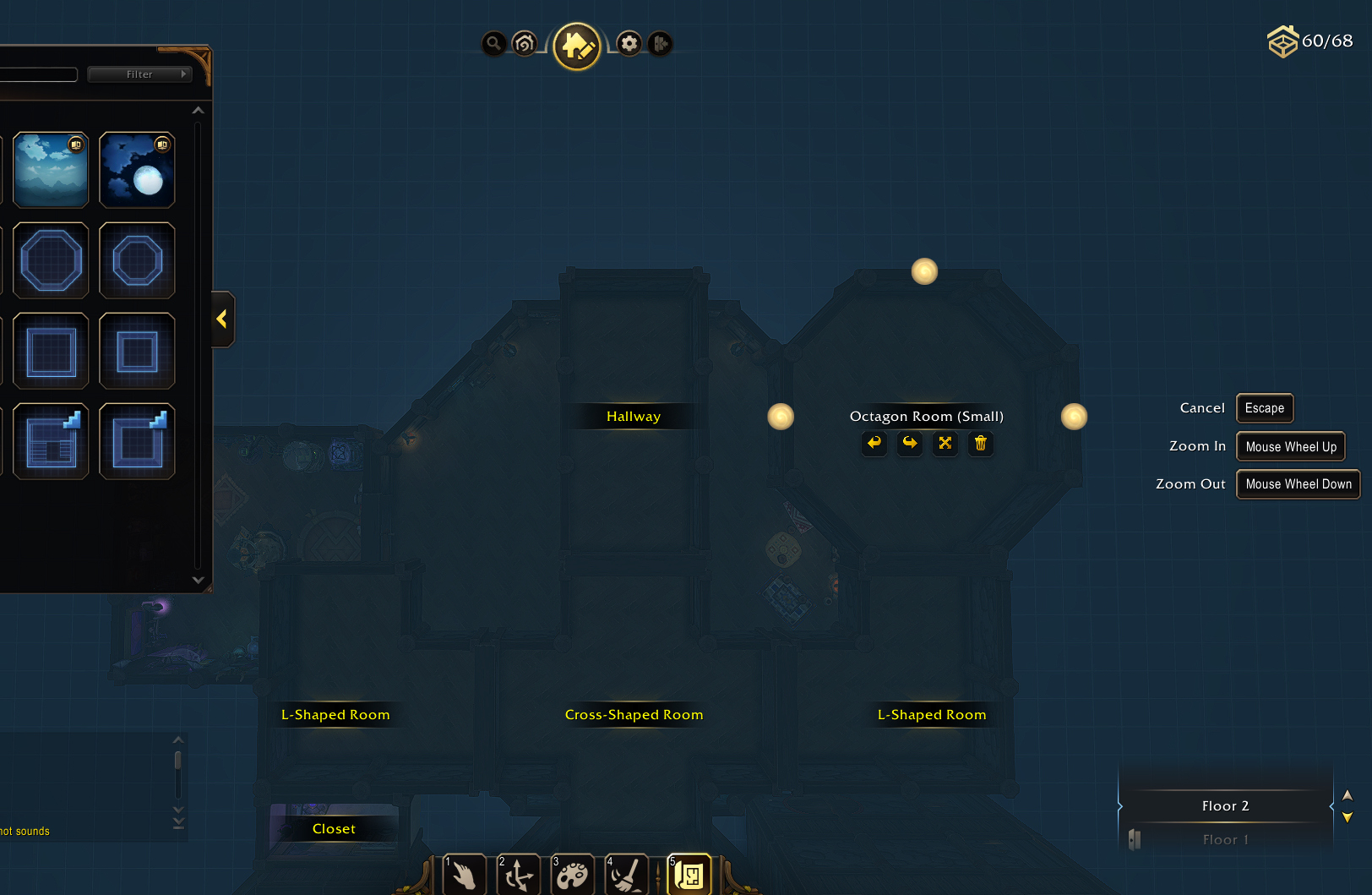Viewport: 1372px width, 895px height.
Task: Collapse the room catalog side panel
Action: tap(222, 319)
